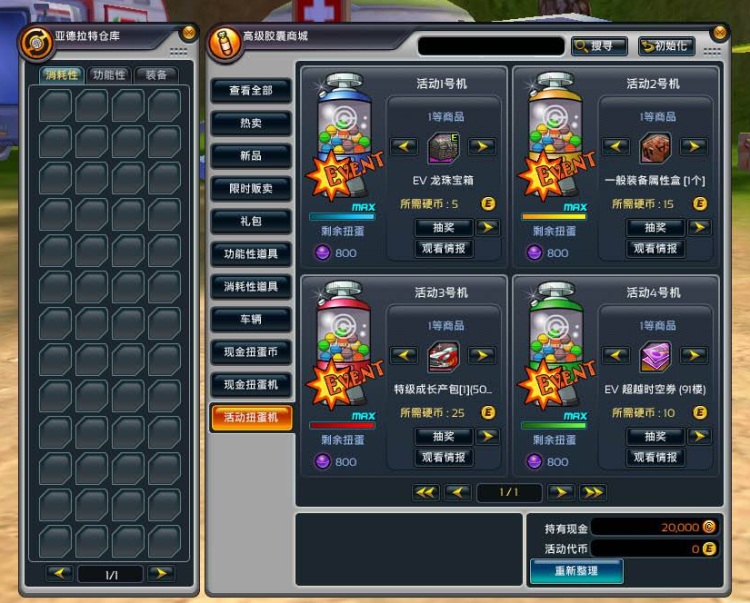This screenshot has height=603, width=750.
Task: Switch warehouse to the 装备 tab
Action: pyautogui.click(x=156, y=75)
